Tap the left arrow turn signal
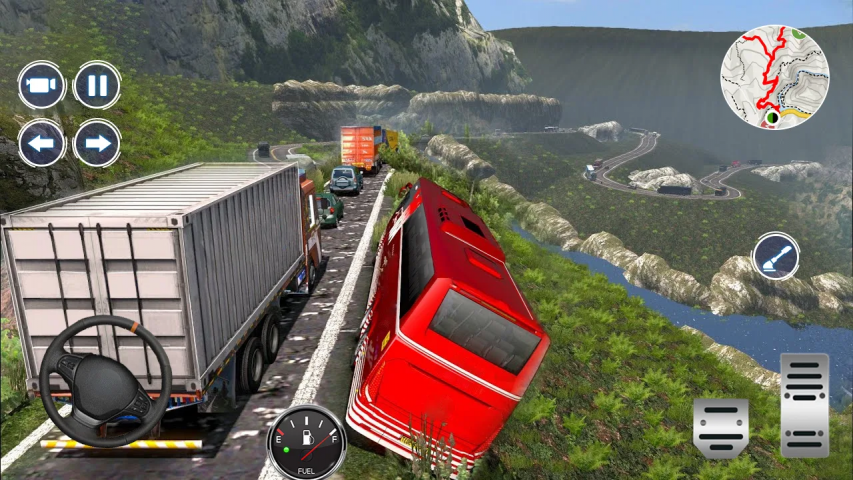The height and width of the screenshot is (480, 853). coord(41,143)
